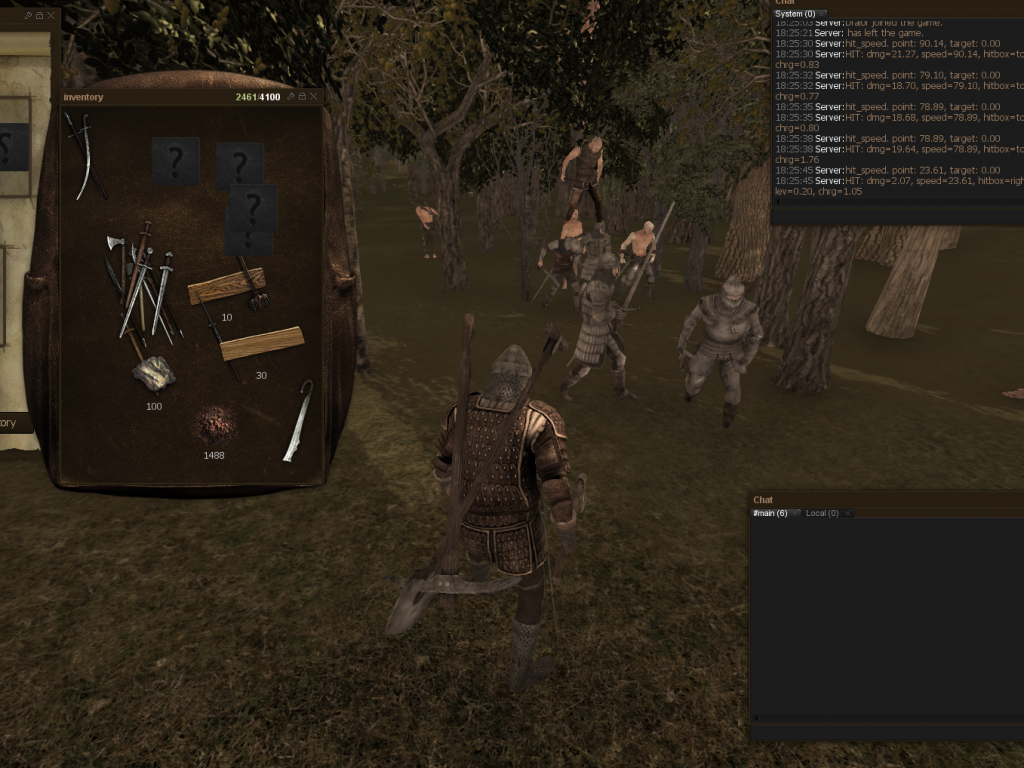Select the wooden plank stack of 10
This screenshot has width=1024, height=768.
coord(226,286)
